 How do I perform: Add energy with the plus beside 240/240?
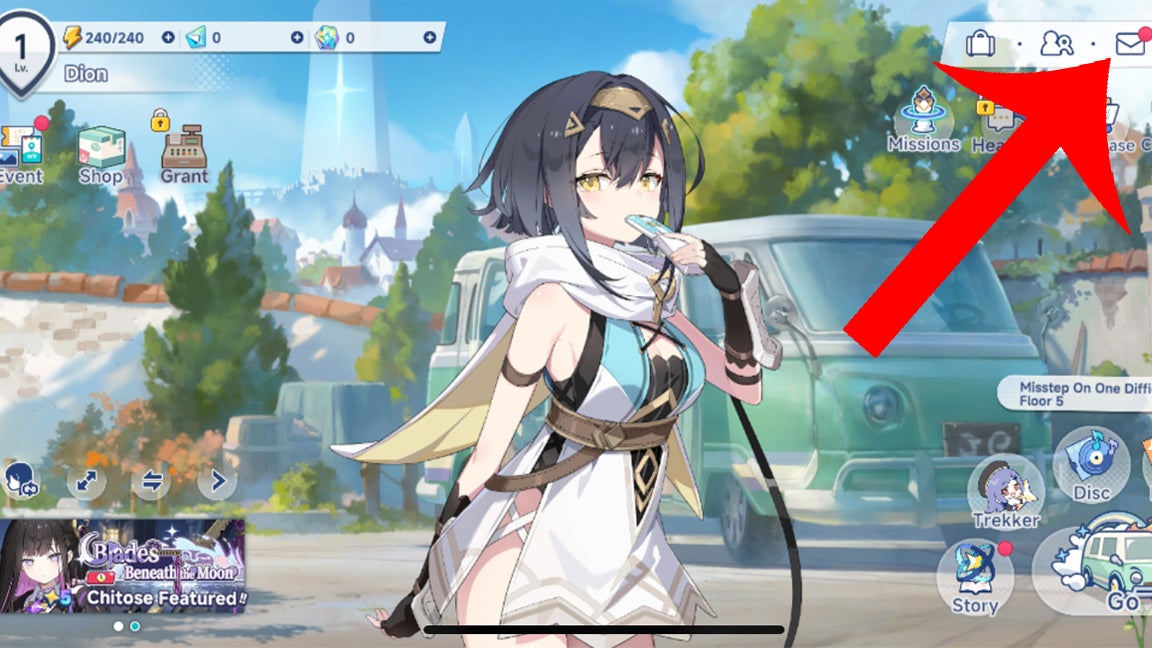(168, 38)
